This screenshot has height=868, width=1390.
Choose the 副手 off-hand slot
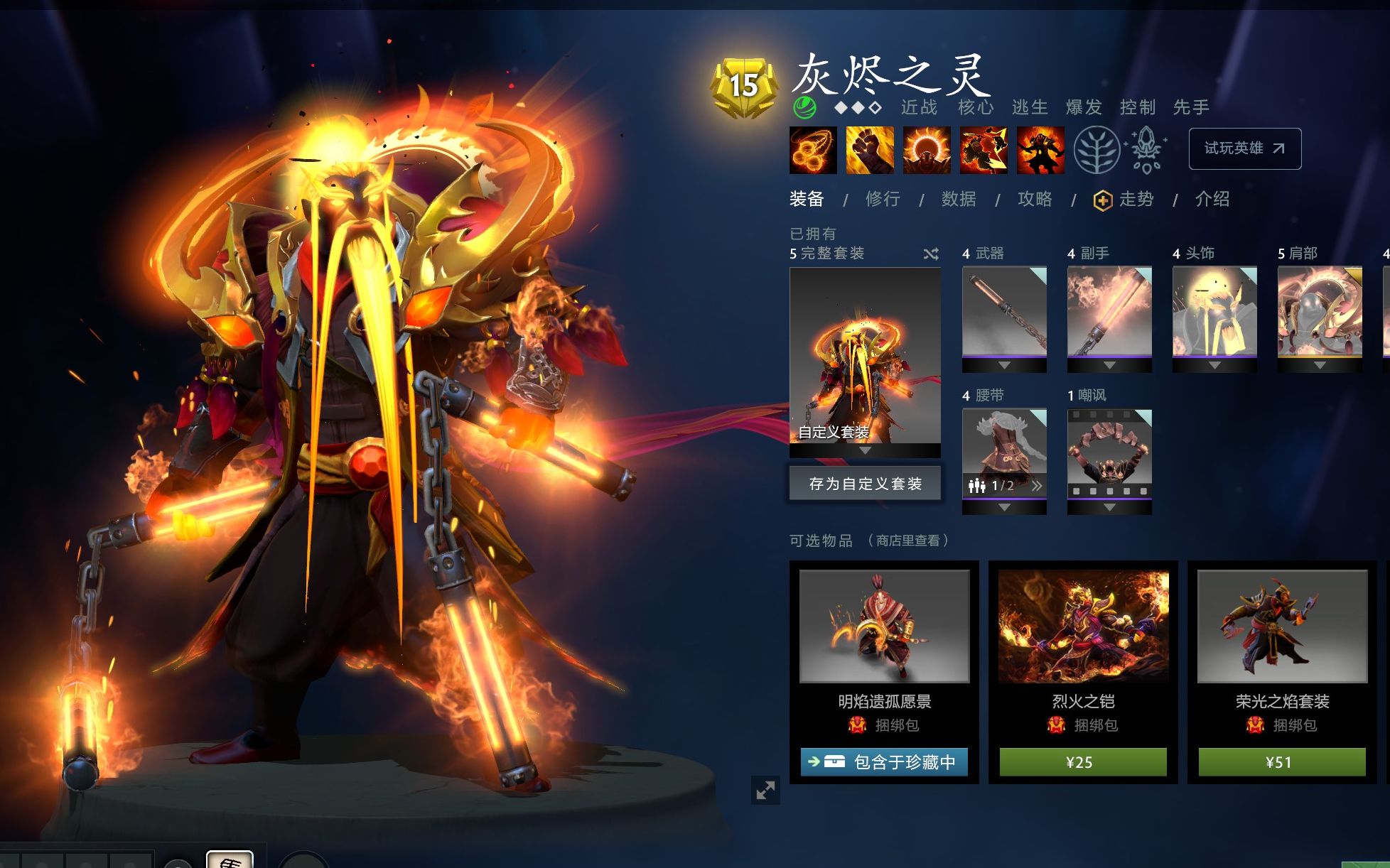coord(1109,312)
